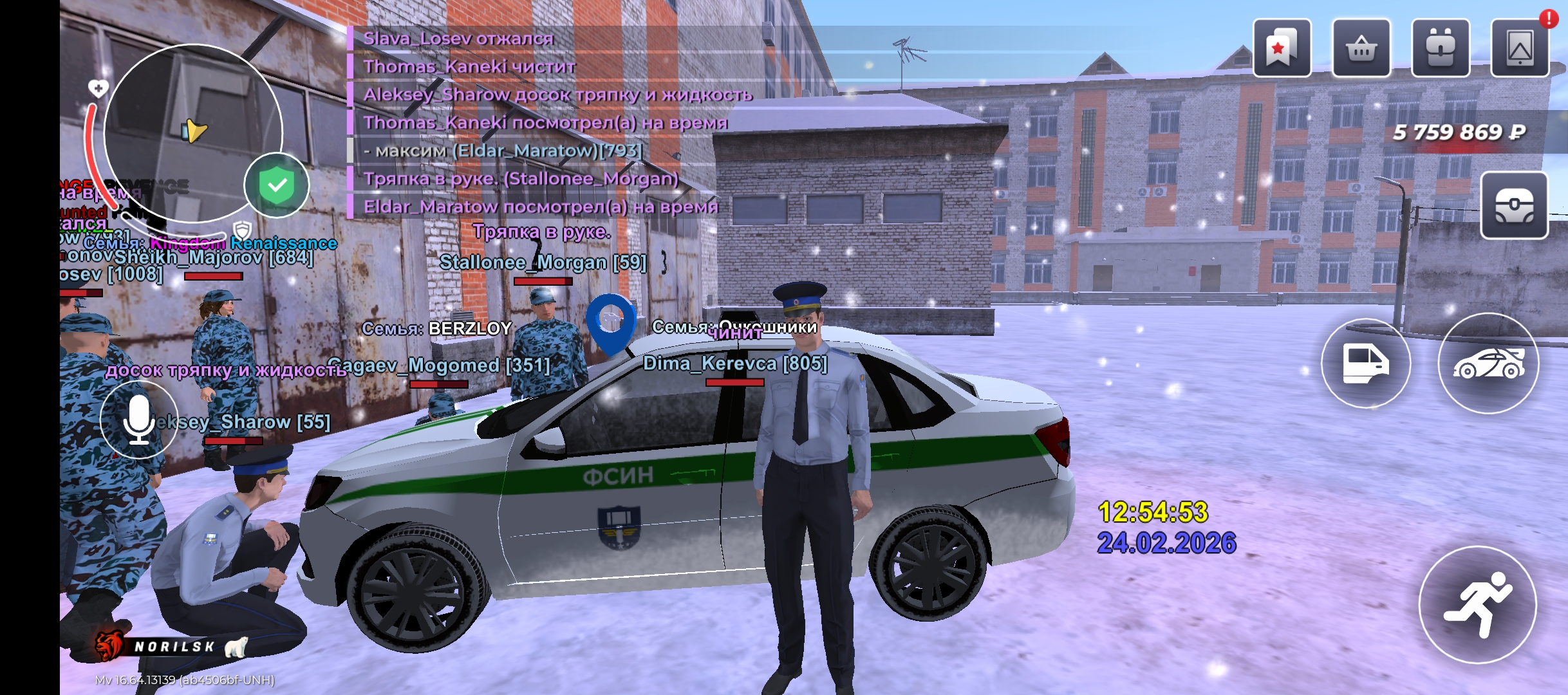
Task: Open the backpack inventory
Action: point(1440,48)
